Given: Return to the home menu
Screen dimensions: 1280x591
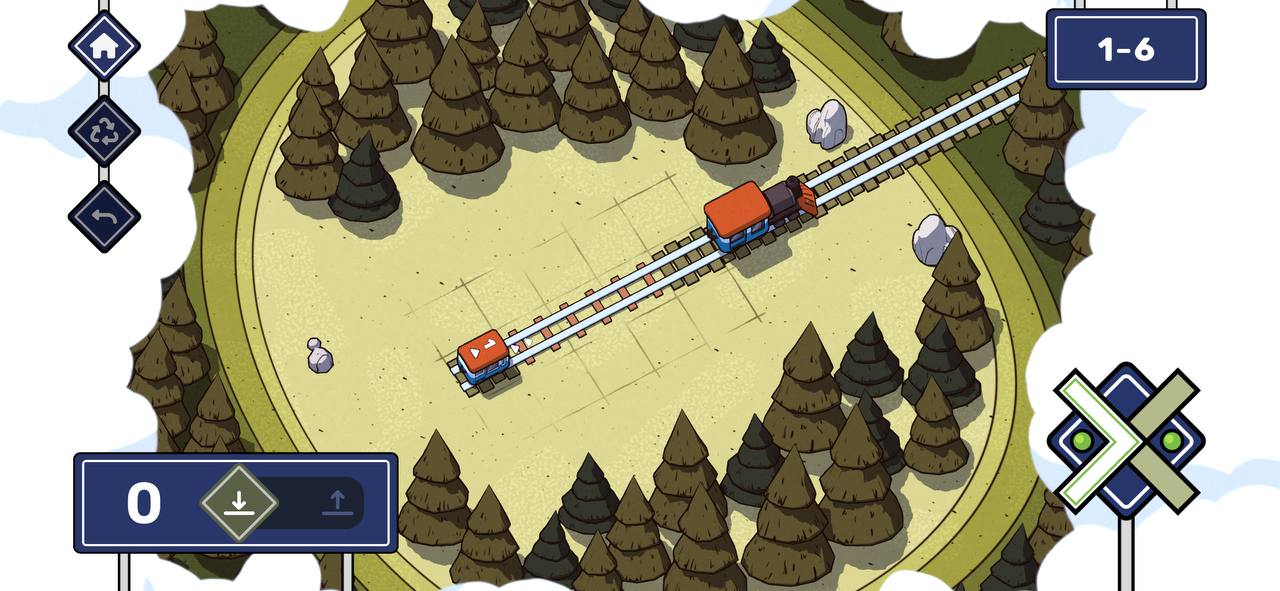Looking at the screenshot, I should tap(104, 46).
